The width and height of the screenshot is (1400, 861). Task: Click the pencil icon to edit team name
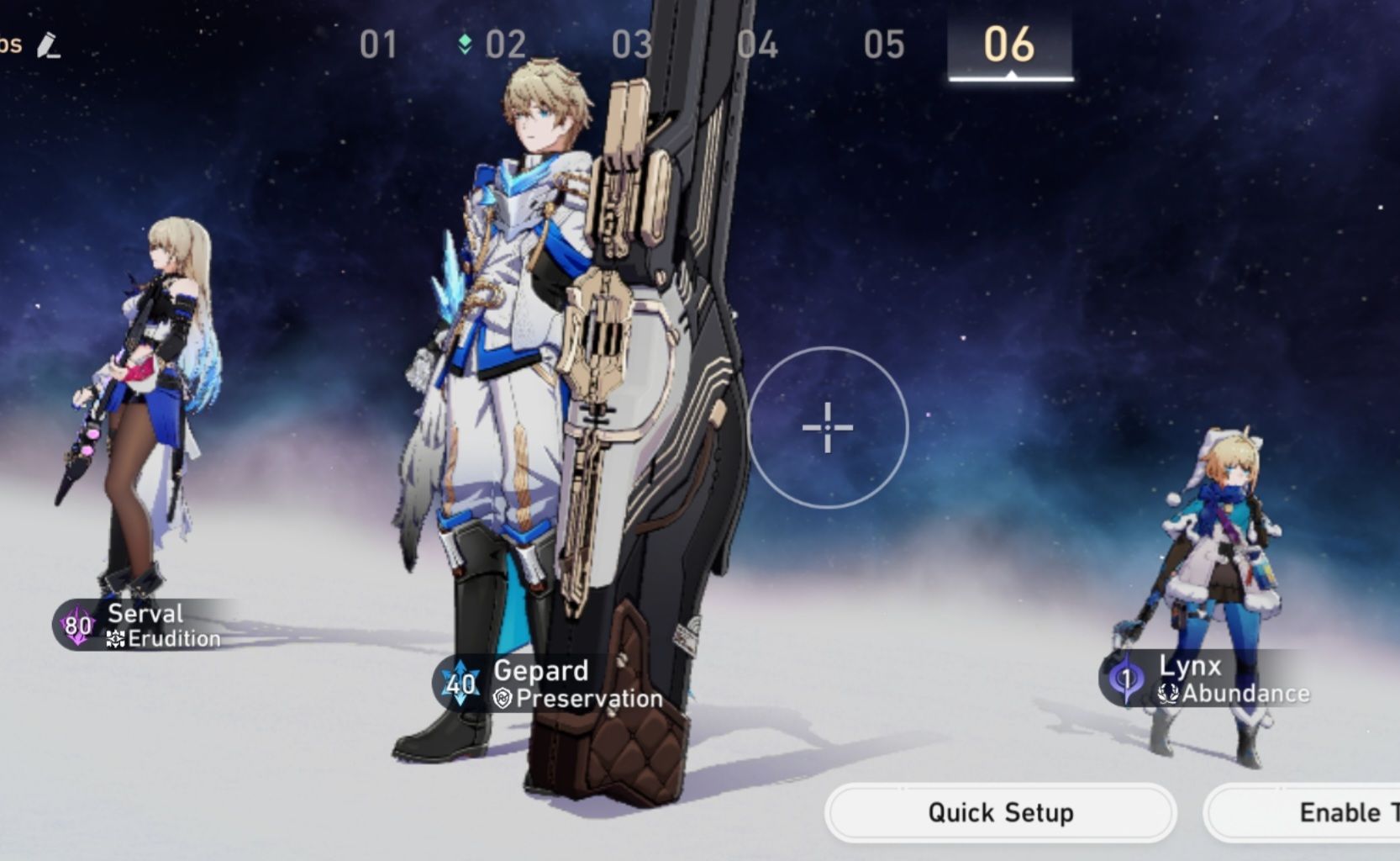coord(48,46)
